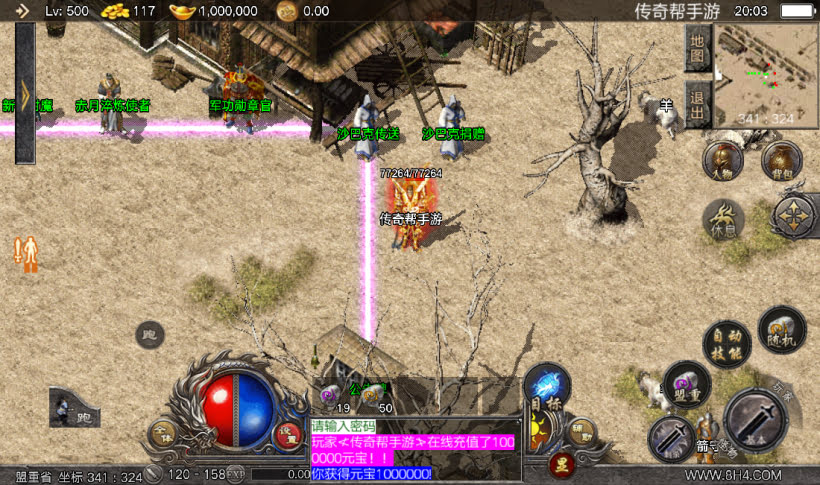Click the gold ingot 元宝 currency icon

point(183,11)
